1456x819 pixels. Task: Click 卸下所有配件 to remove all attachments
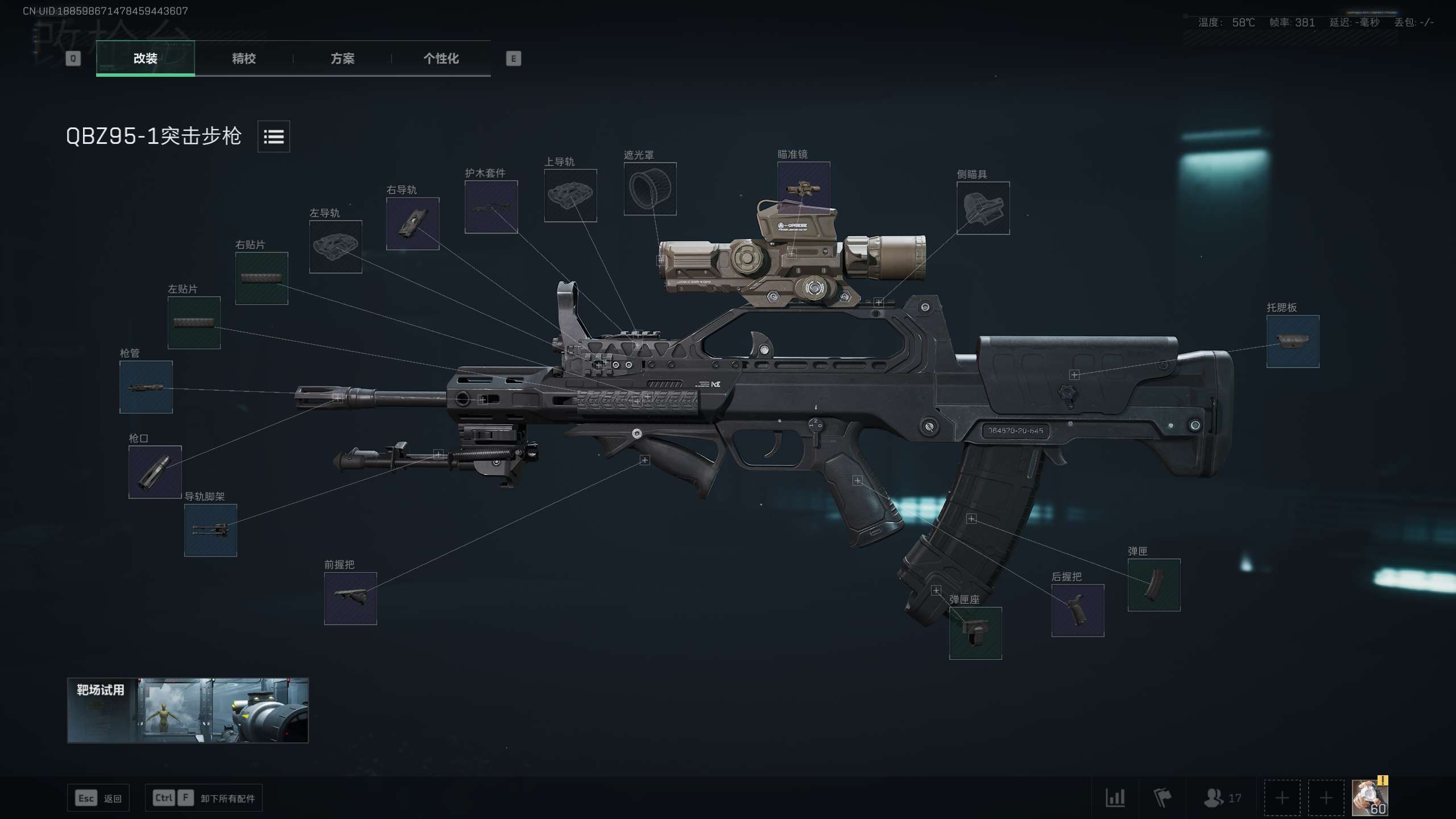click(x=227, y=799)
